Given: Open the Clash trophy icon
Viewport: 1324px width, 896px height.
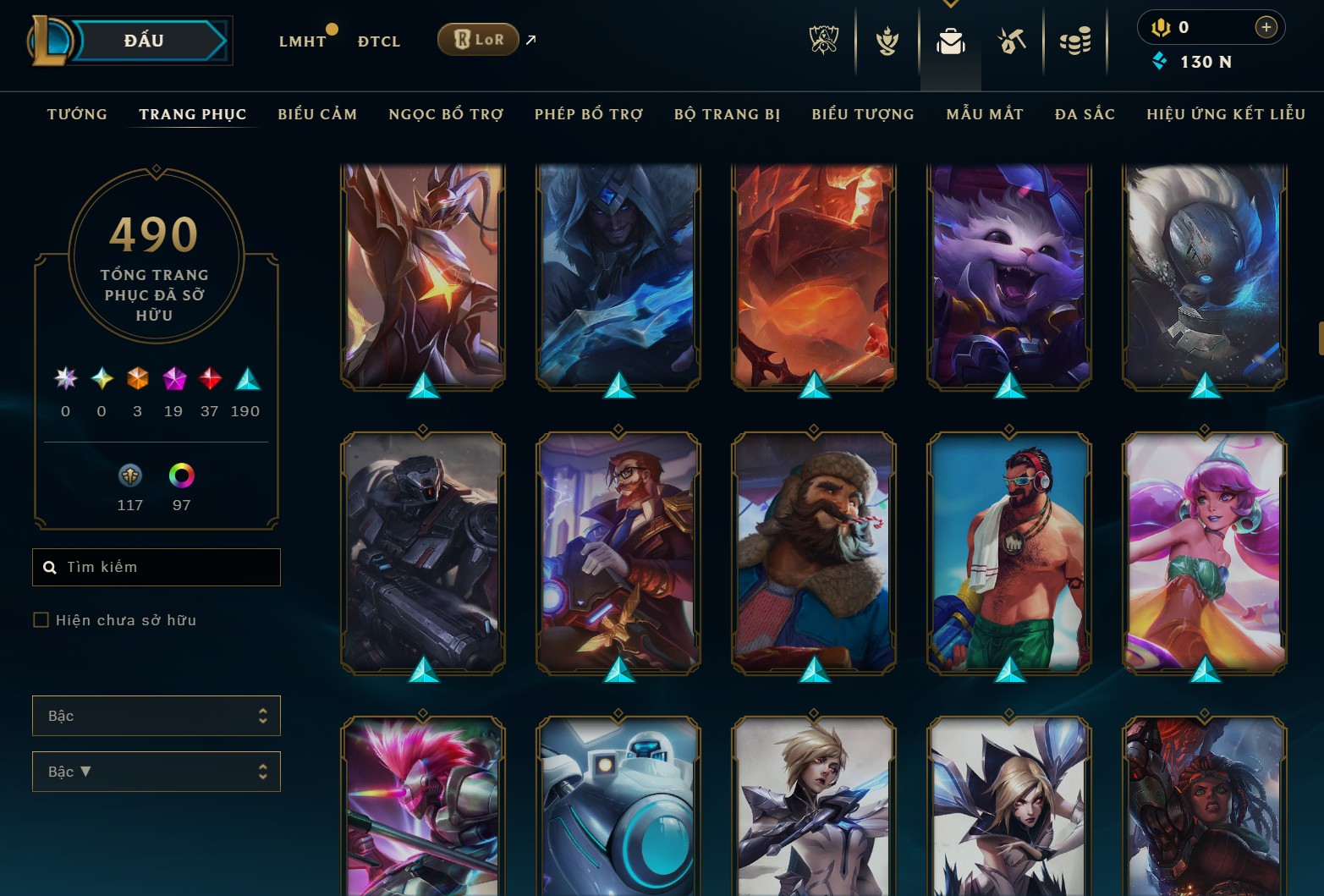Looking at the screenshot, I should click(x=885, y=40).
